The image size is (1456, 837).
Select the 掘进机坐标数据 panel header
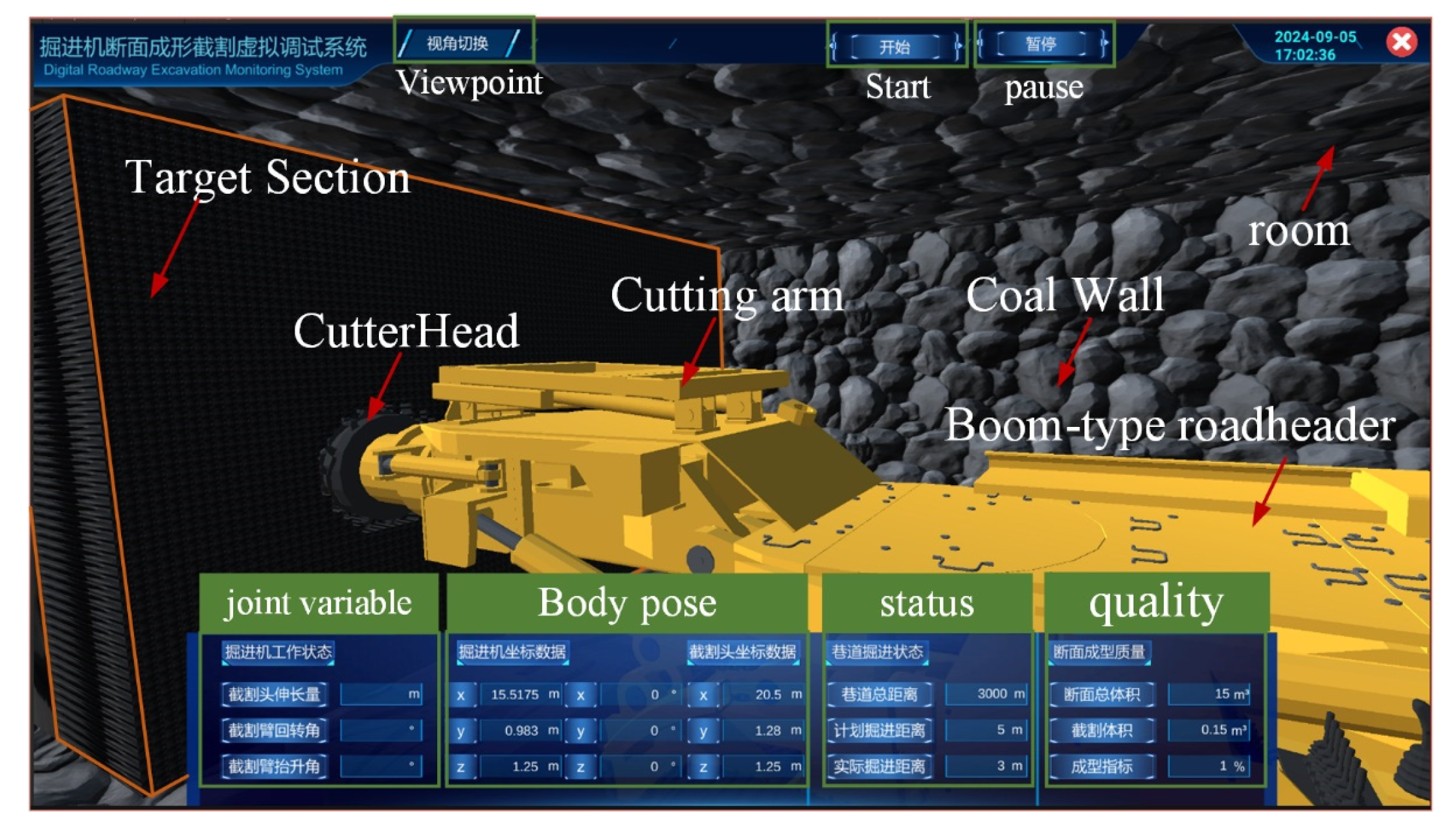512,652
